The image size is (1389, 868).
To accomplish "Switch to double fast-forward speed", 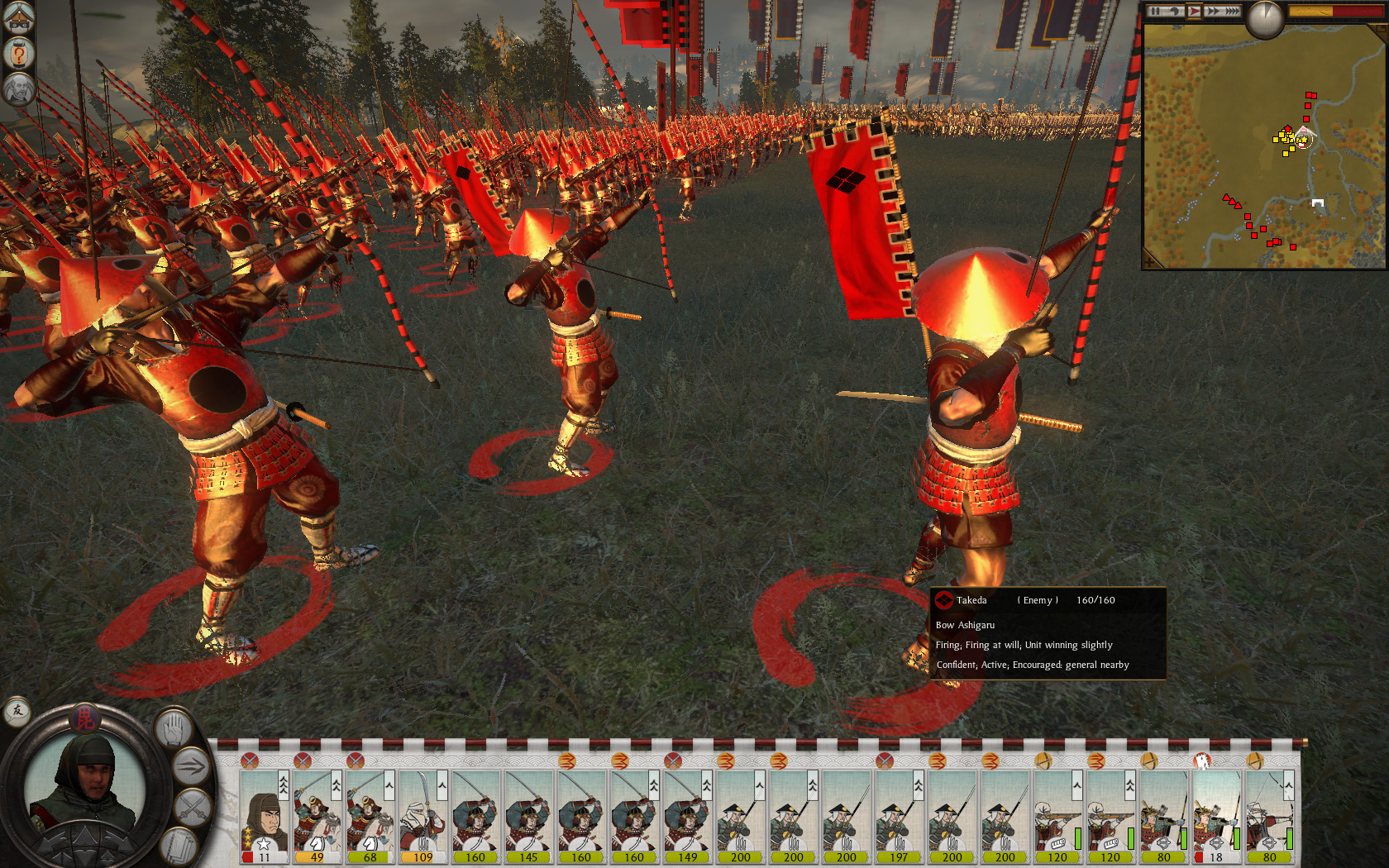I will 1213,11.
